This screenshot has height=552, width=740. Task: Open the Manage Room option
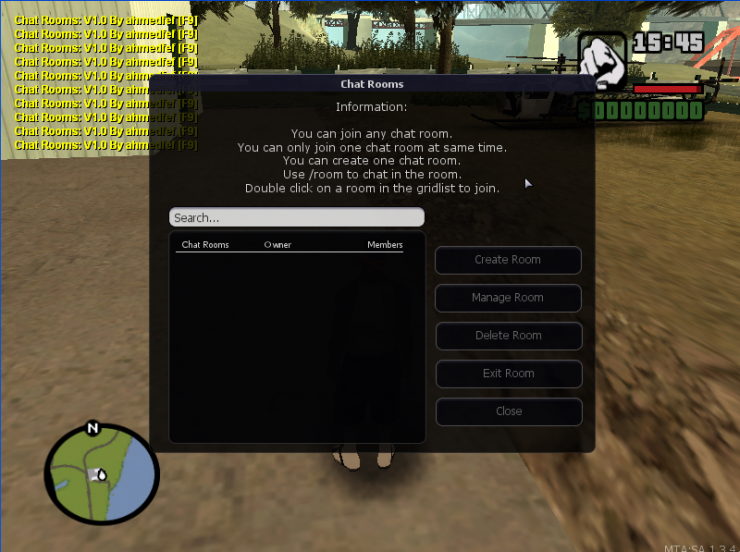[508, 298]
